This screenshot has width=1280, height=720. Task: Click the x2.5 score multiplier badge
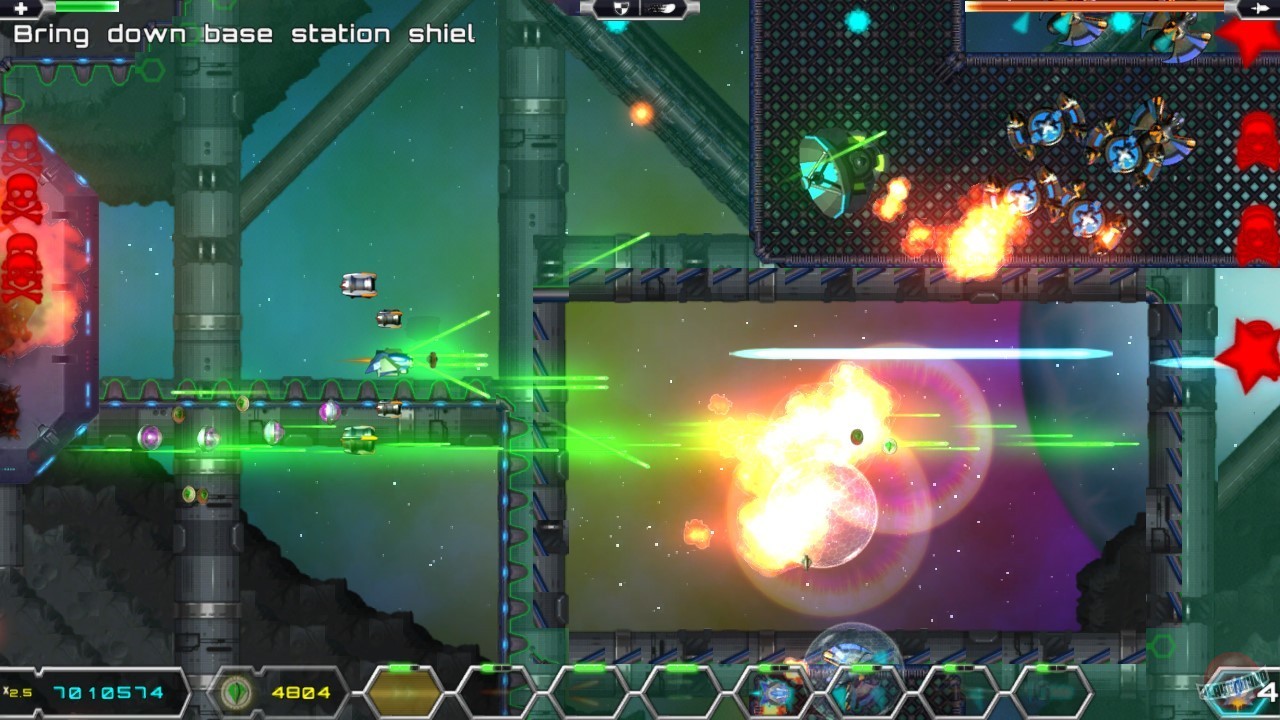point(16,690)
